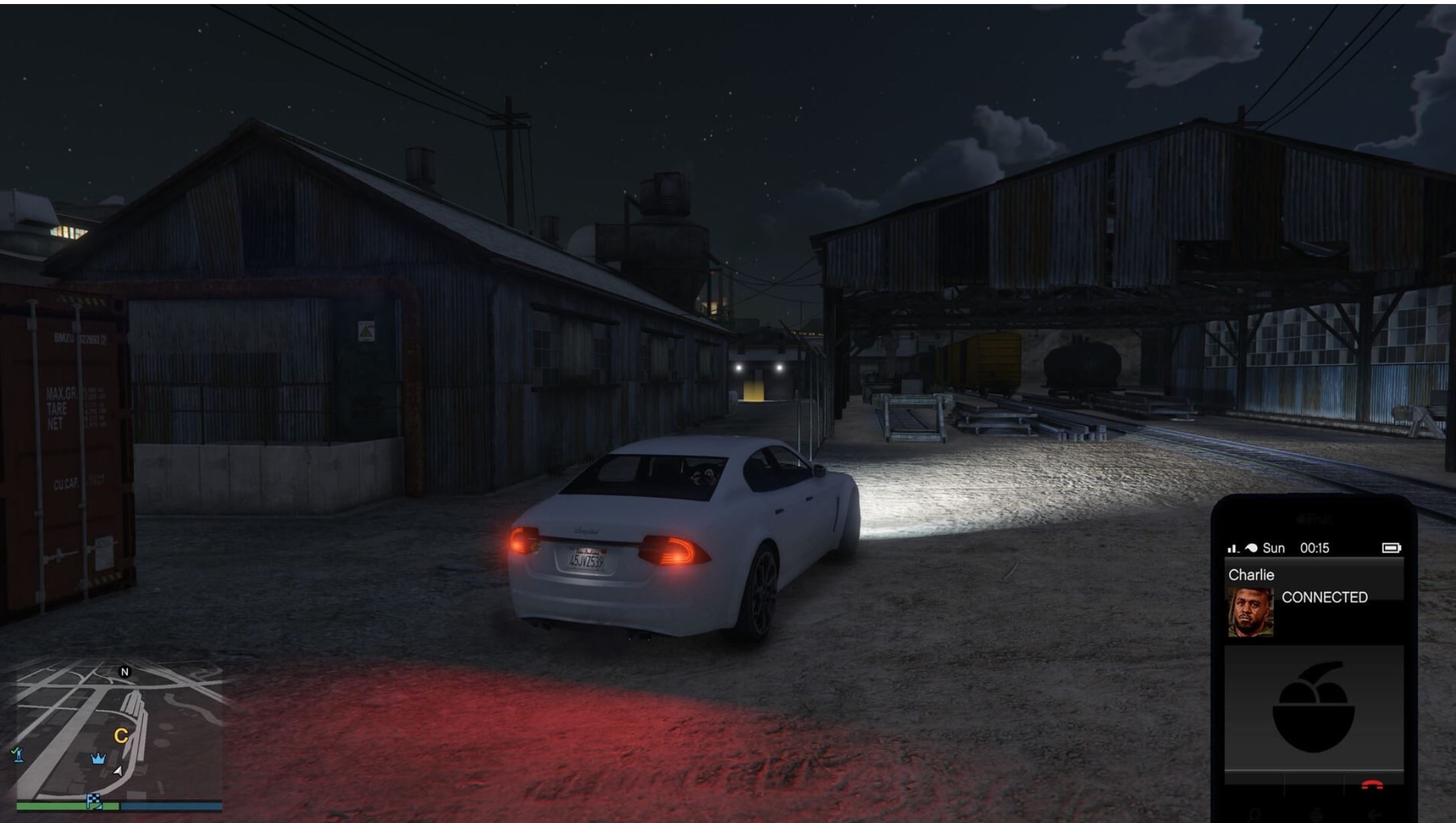1456x823 pixels.
Task: Tap the red hang-up icon on phone
Action: pos(1373,785)
